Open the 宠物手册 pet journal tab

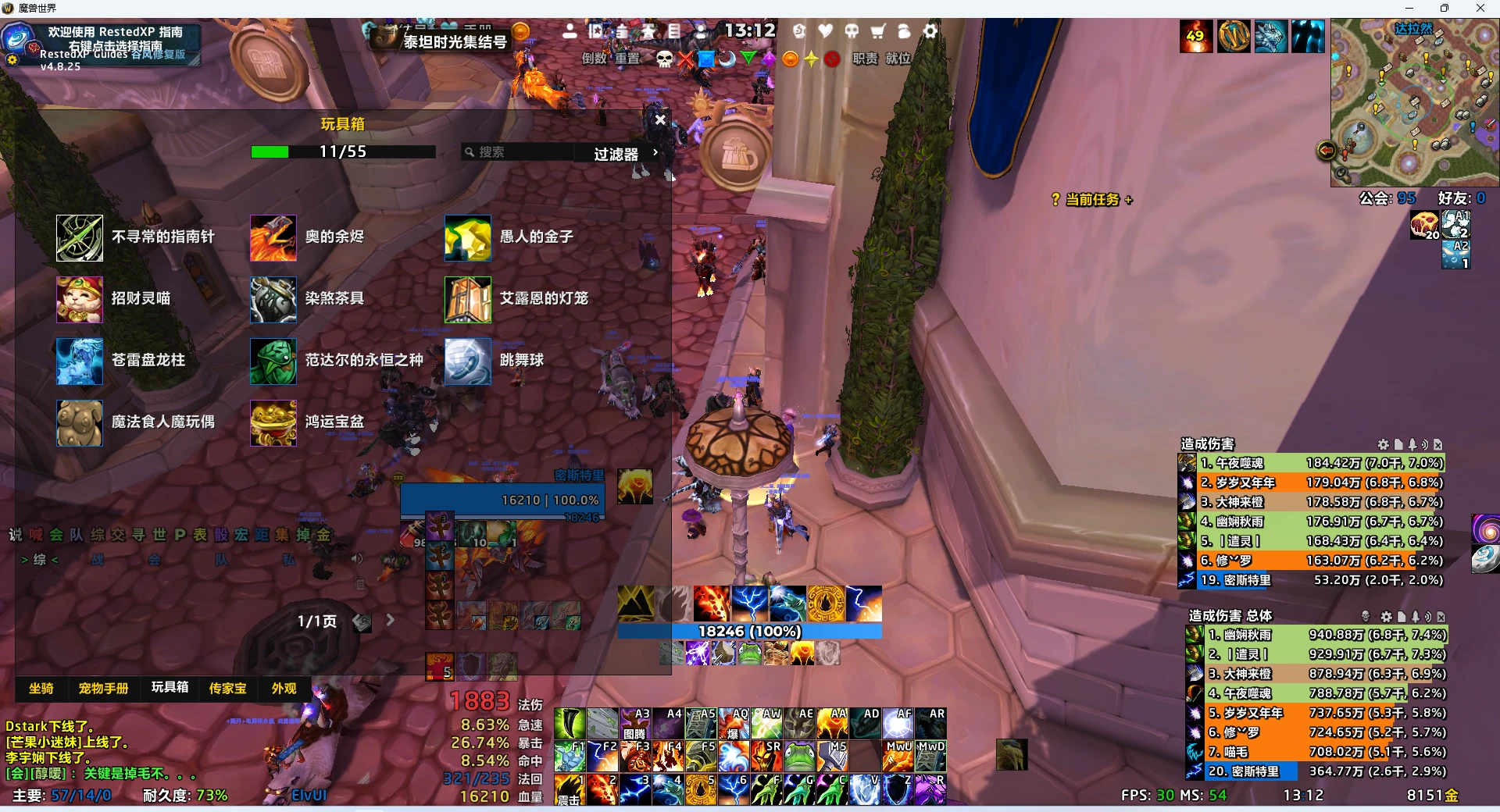(103, 688)
